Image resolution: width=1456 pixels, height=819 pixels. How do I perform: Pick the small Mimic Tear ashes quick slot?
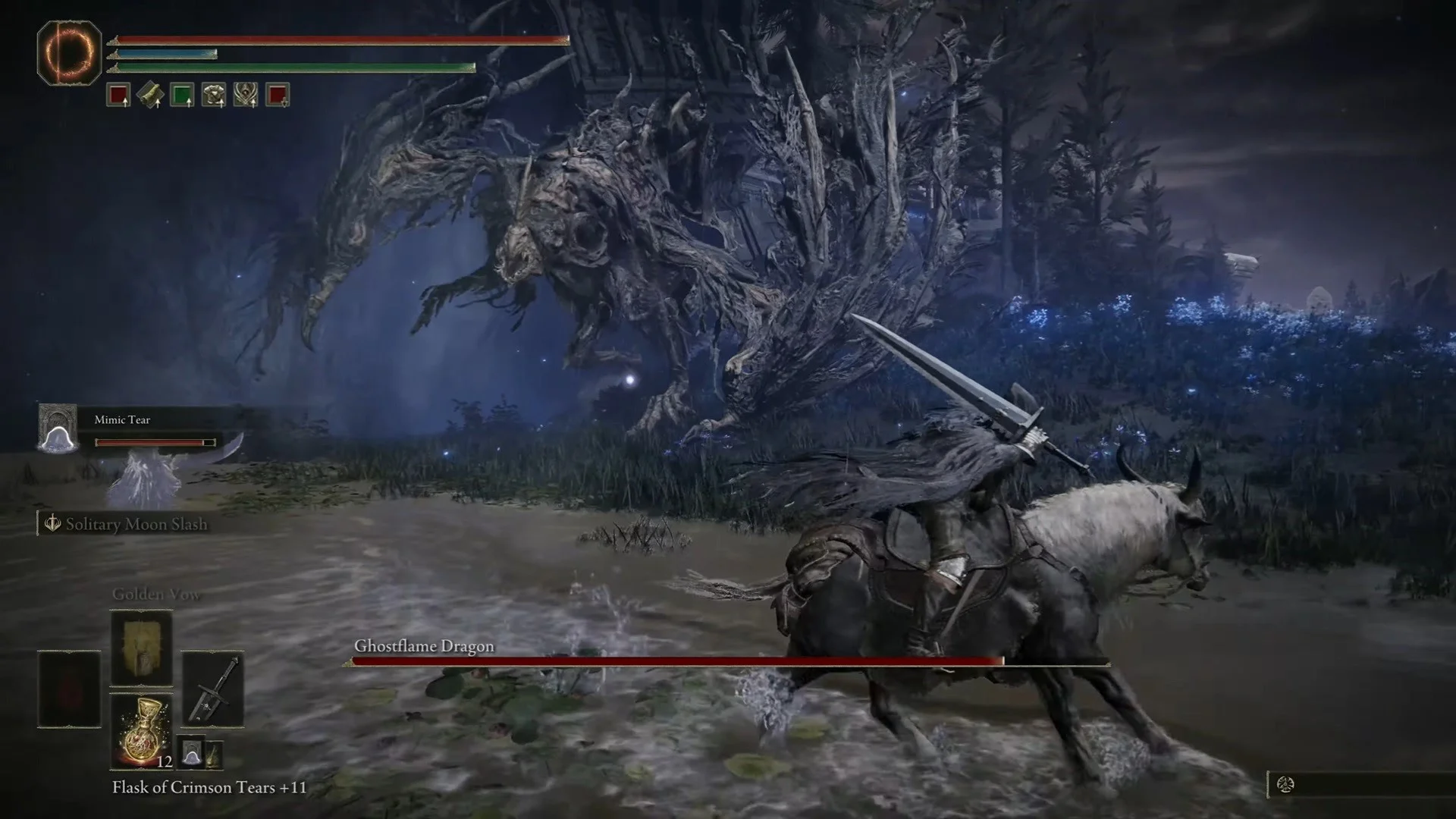click(x=192, y=752)
